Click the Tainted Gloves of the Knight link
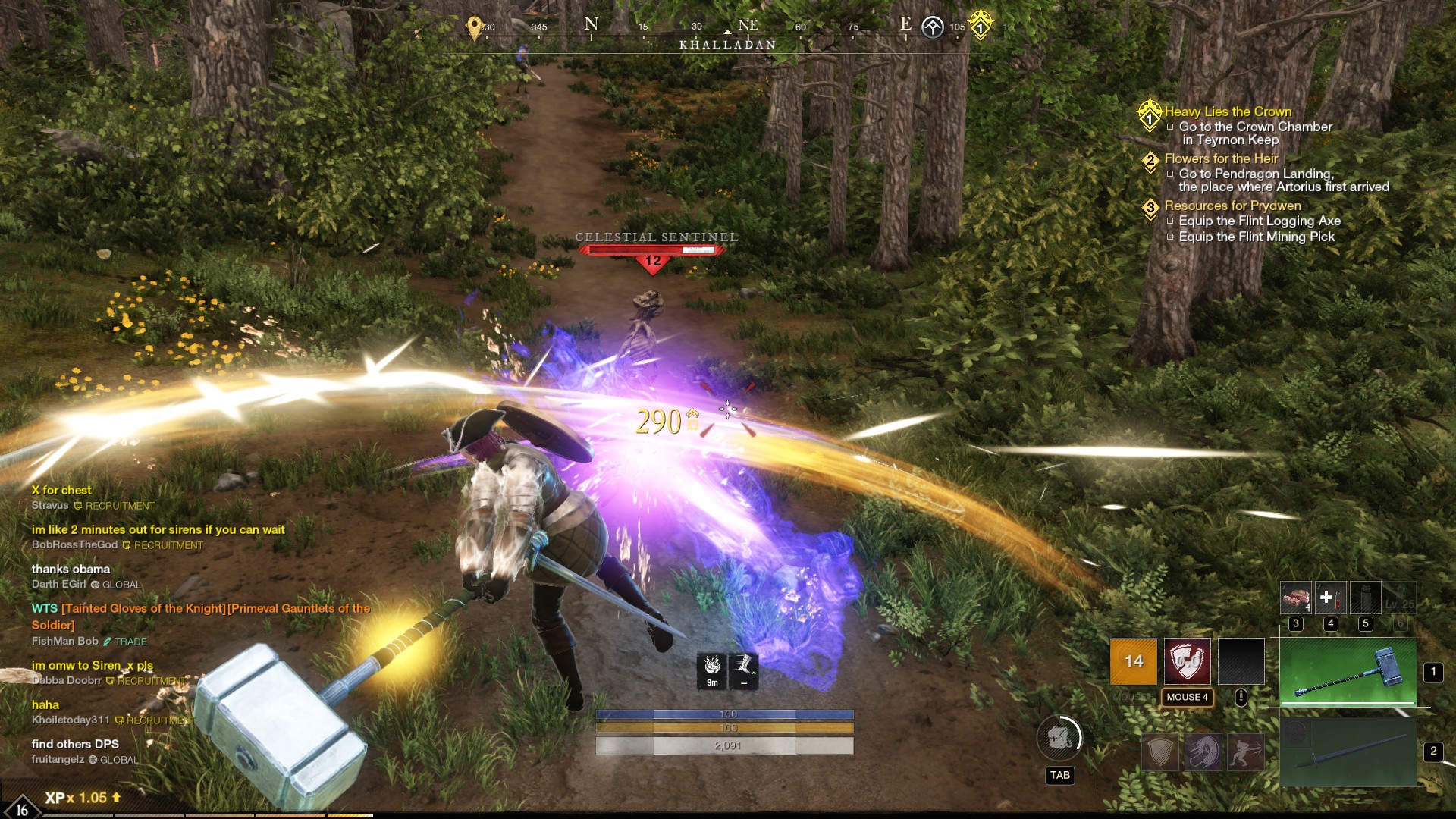 (143, 608)
